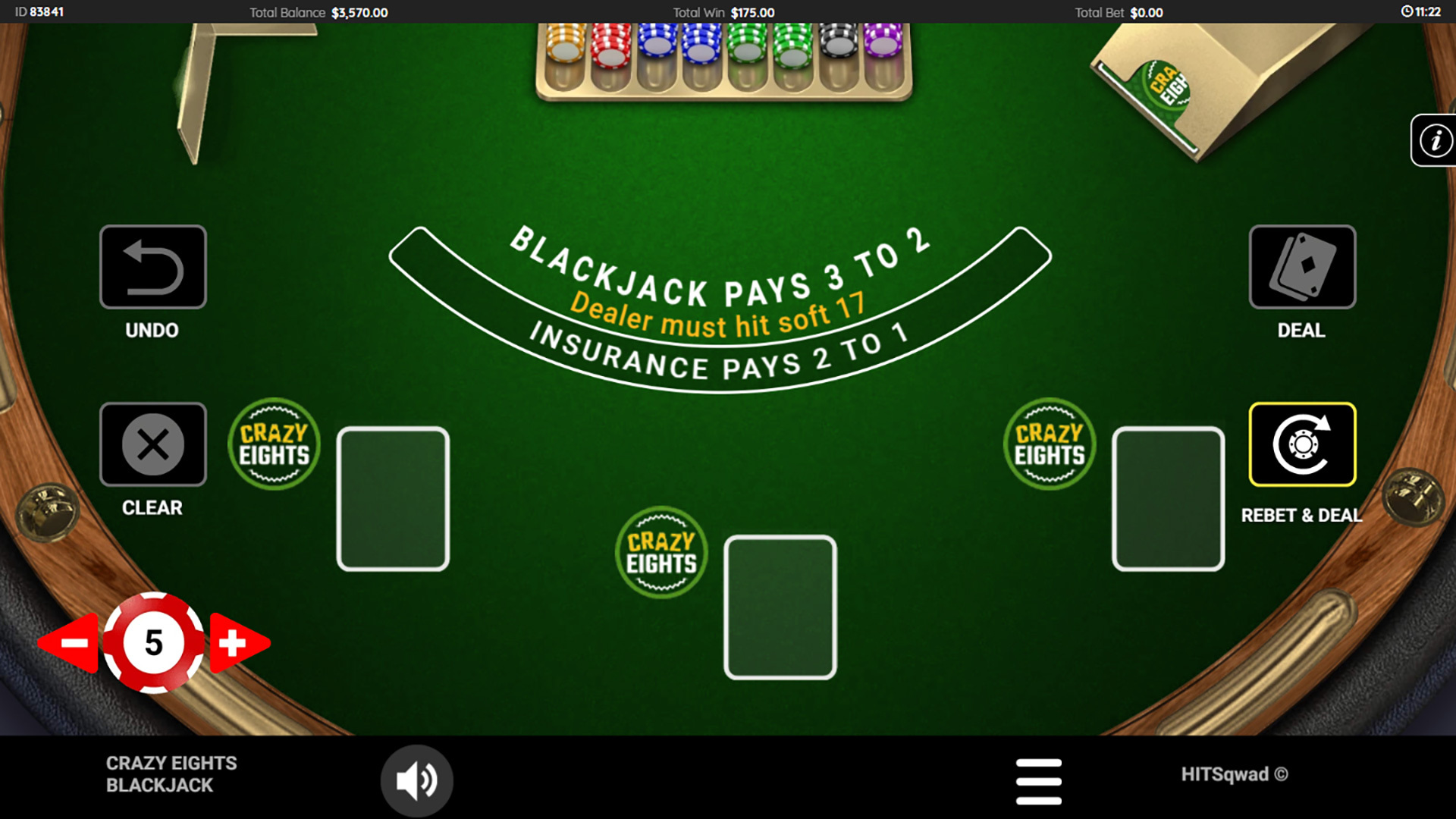Select the red chip in the chip rack

[x=609, y=45]
